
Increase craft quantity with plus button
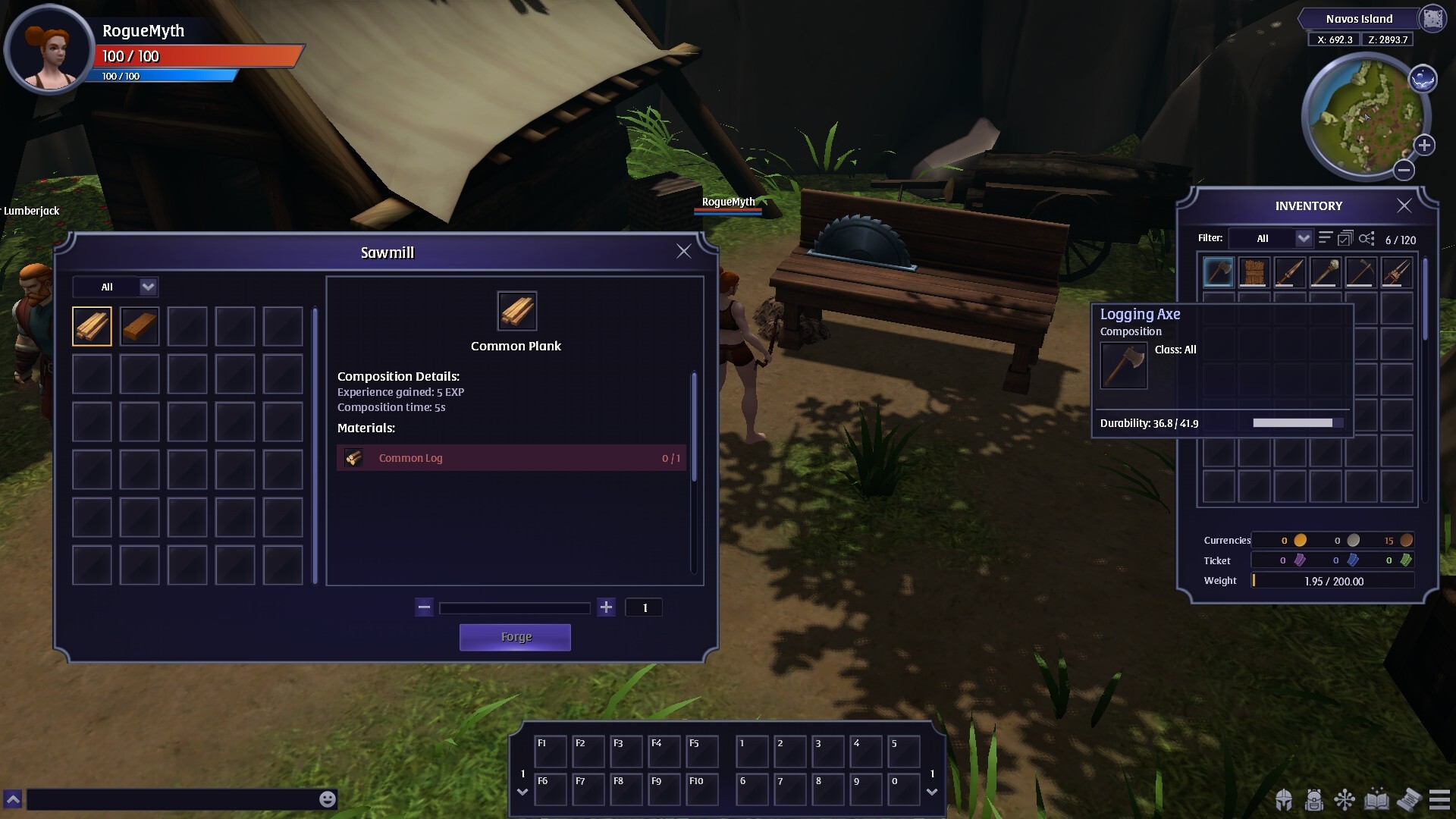pos(606,607)
